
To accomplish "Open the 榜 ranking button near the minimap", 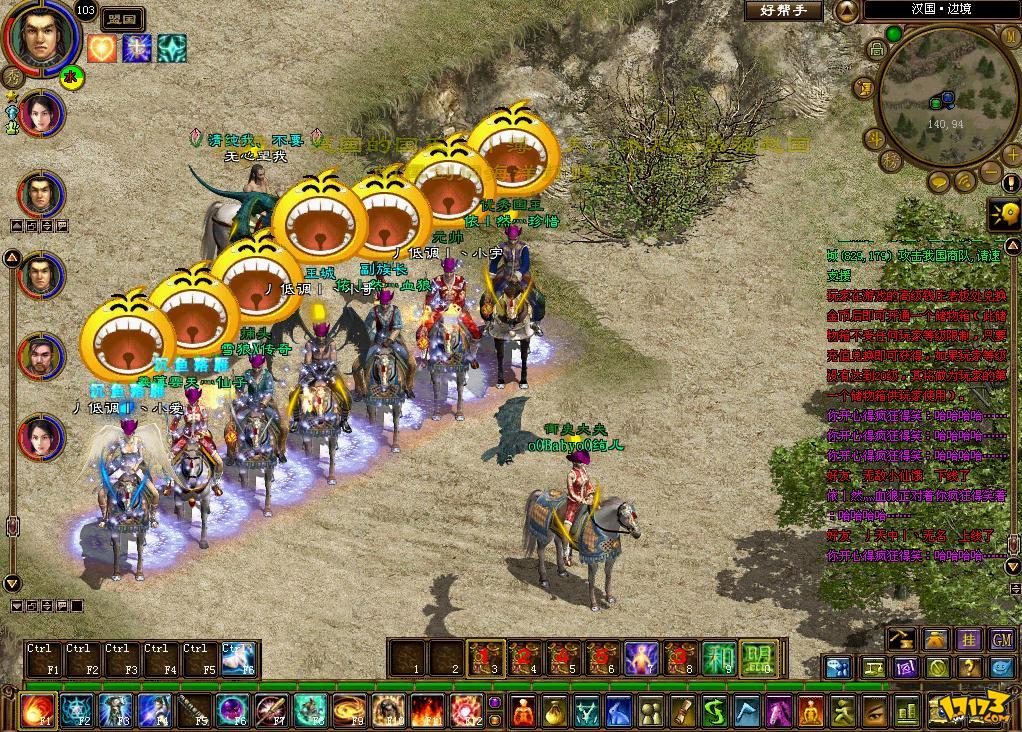I will [890, 161].
